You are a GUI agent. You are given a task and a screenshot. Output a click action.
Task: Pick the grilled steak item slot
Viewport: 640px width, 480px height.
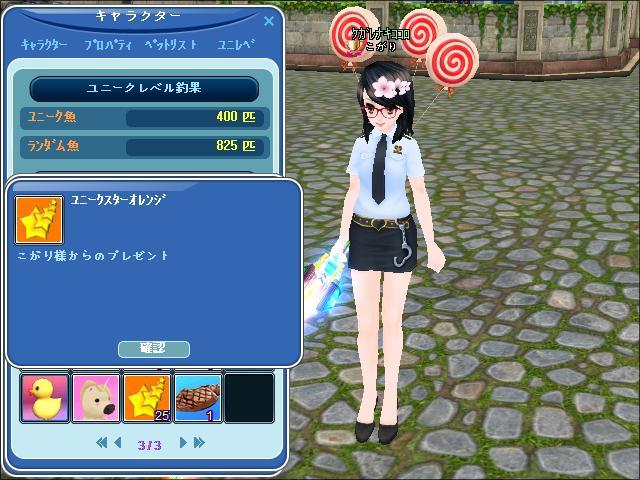[x=199, y=397]
